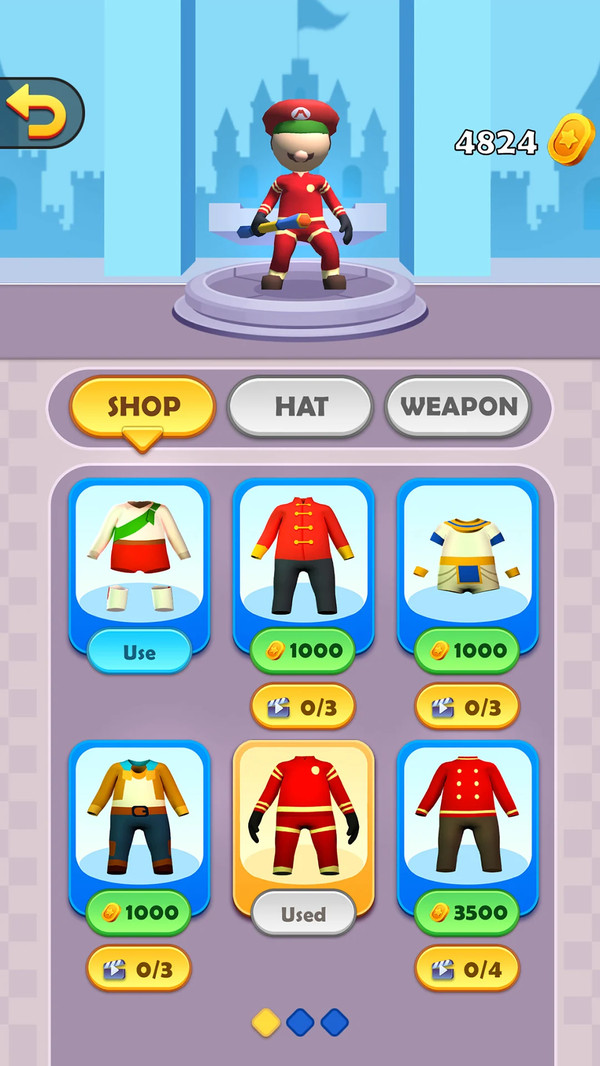
Task: Purchase the pharaoh outfit for 1000 coins
Action: (x=467, y=651)
